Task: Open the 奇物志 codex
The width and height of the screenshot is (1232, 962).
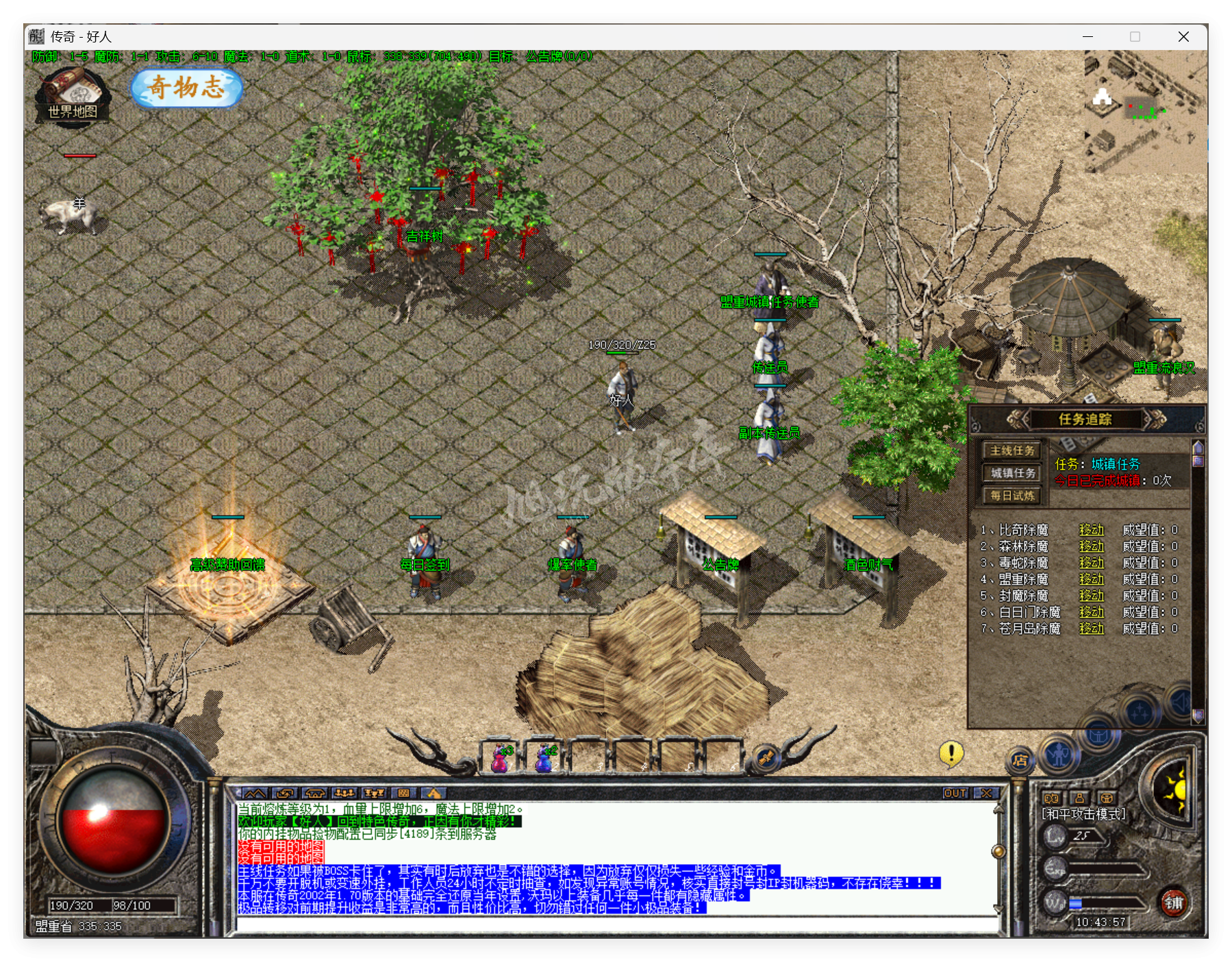Action: pyautogui.click(x=186, y=89)
